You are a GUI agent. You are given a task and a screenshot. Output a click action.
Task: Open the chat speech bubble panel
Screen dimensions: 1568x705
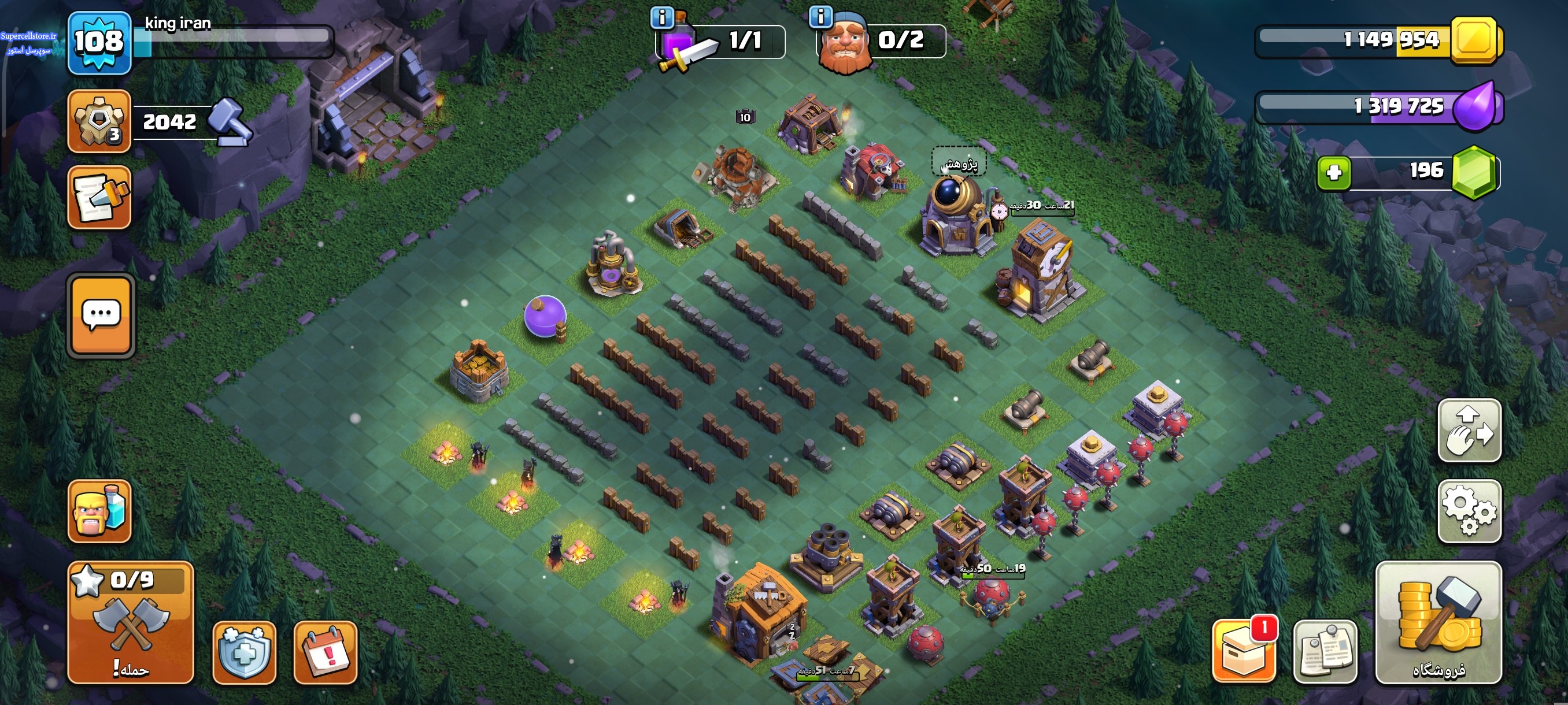101,315
